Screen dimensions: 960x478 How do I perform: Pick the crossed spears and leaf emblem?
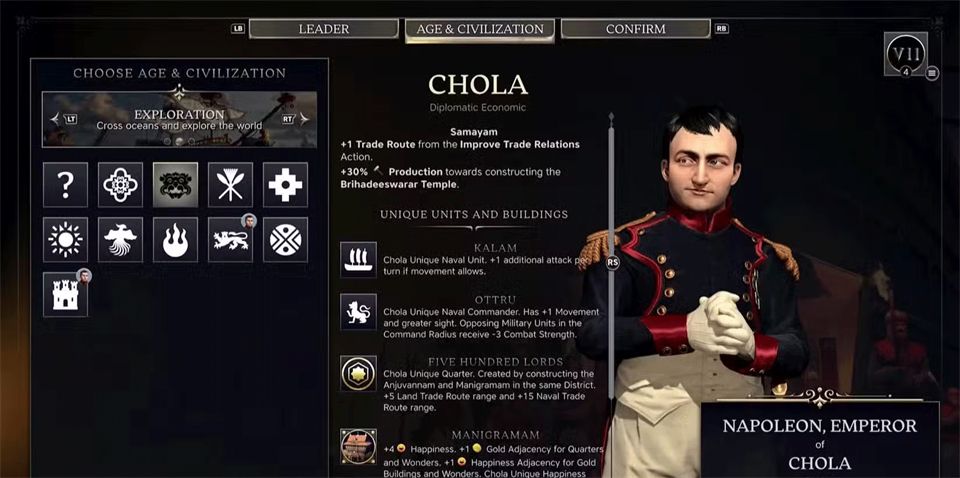[230, 184]
